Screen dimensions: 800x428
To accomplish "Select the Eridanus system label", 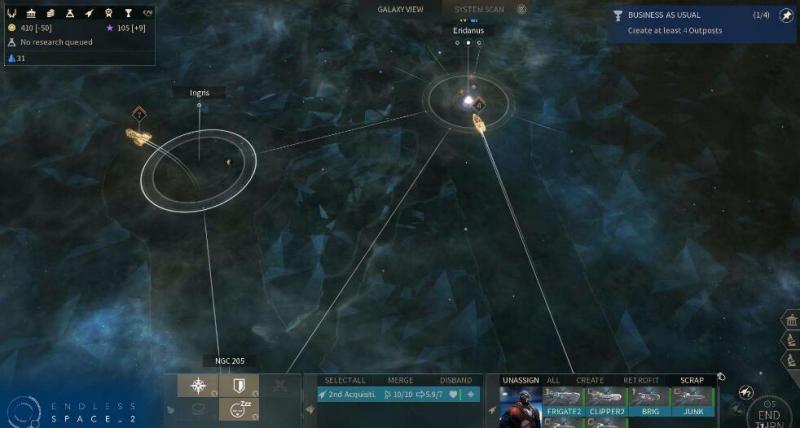I will pos(468,31).
